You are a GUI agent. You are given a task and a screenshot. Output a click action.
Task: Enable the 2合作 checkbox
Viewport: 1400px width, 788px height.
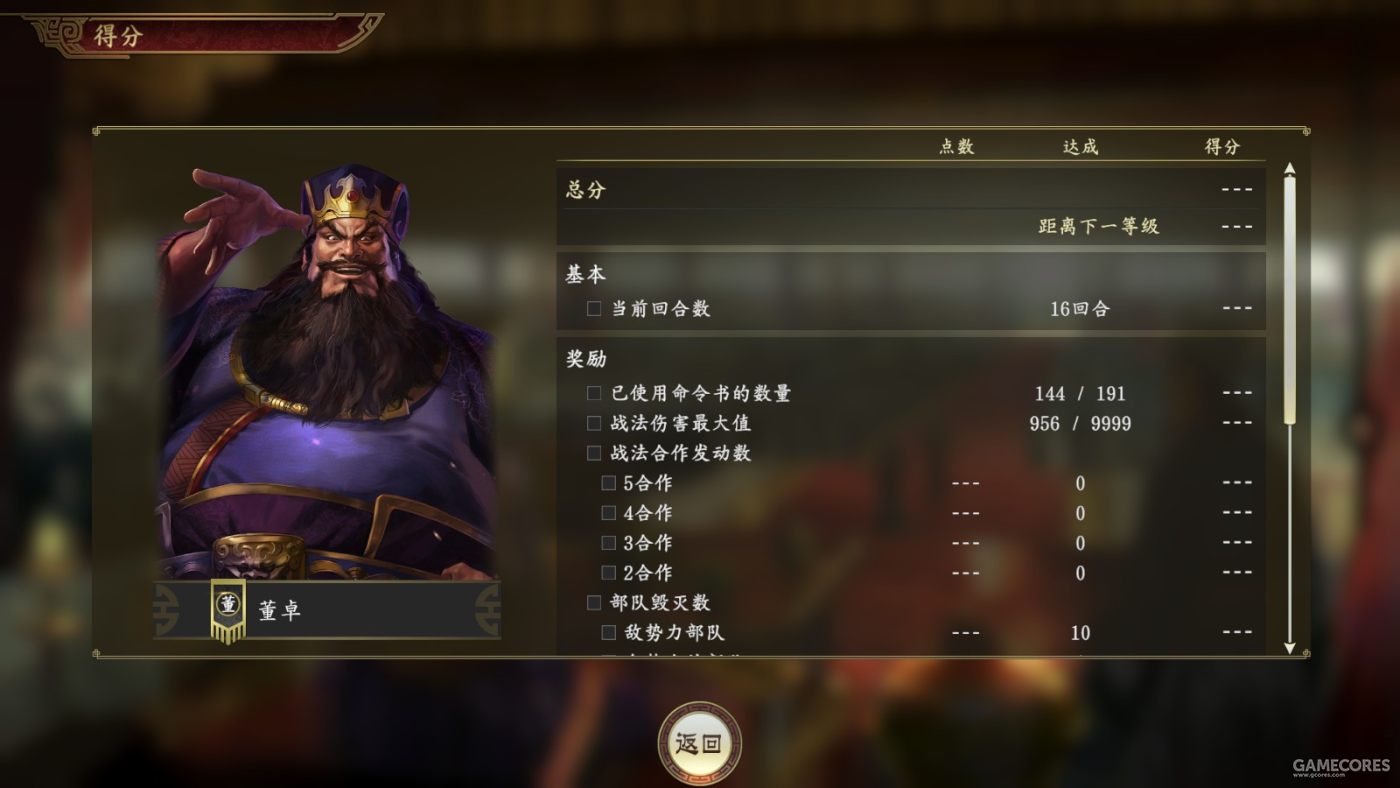coord(608,573)
